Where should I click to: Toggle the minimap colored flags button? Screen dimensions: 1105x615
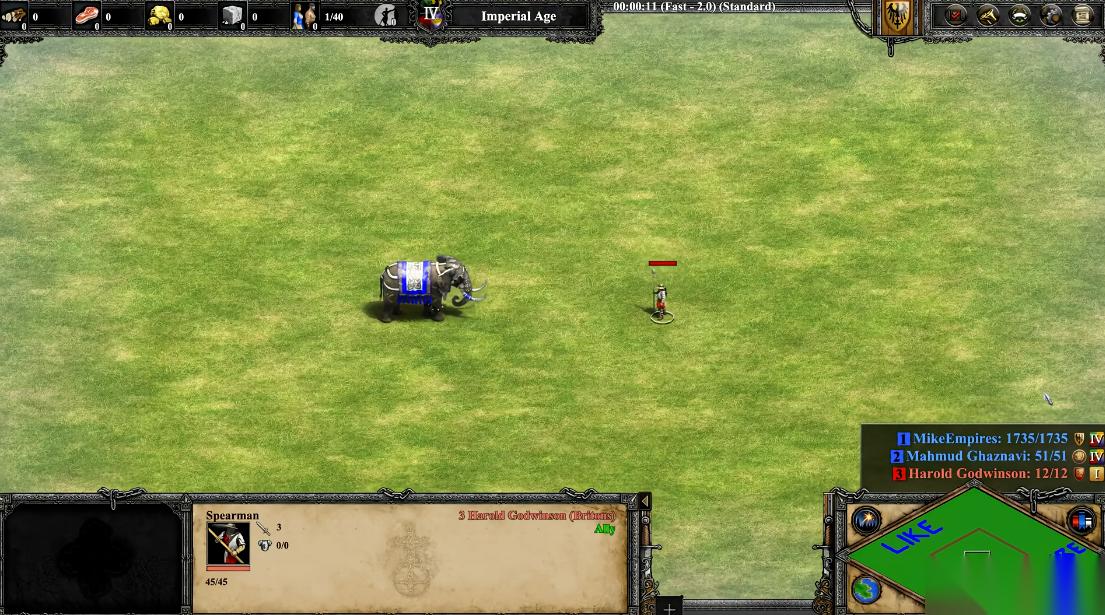(1081, 520)
